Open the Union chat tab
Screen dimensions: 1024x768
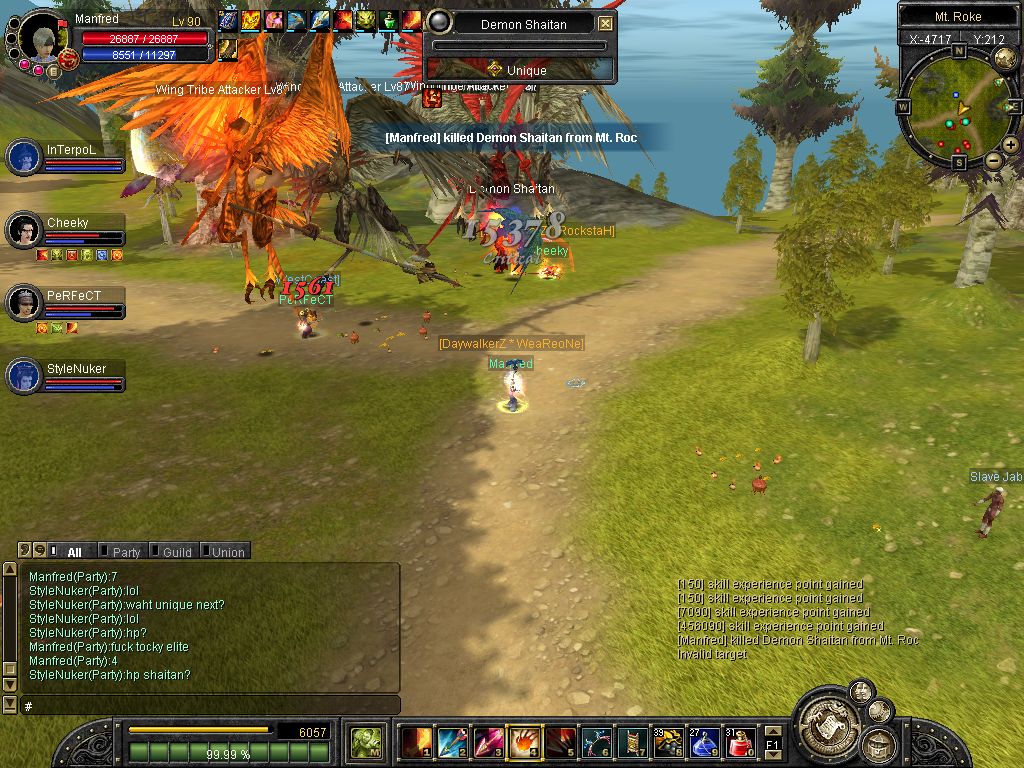coord(227,552)
